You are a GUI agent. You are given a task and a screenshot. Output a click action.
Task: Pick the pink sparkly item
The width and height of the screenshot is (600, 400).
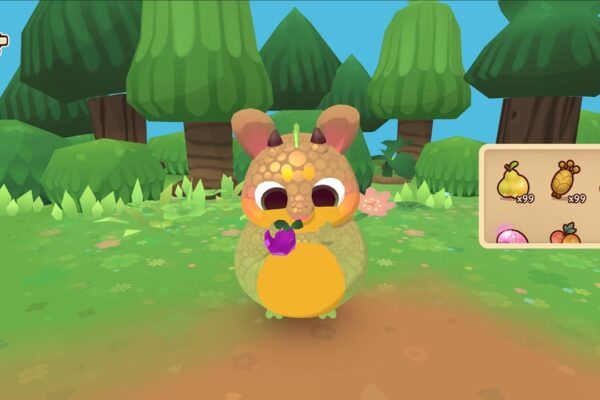pos(513,237)
